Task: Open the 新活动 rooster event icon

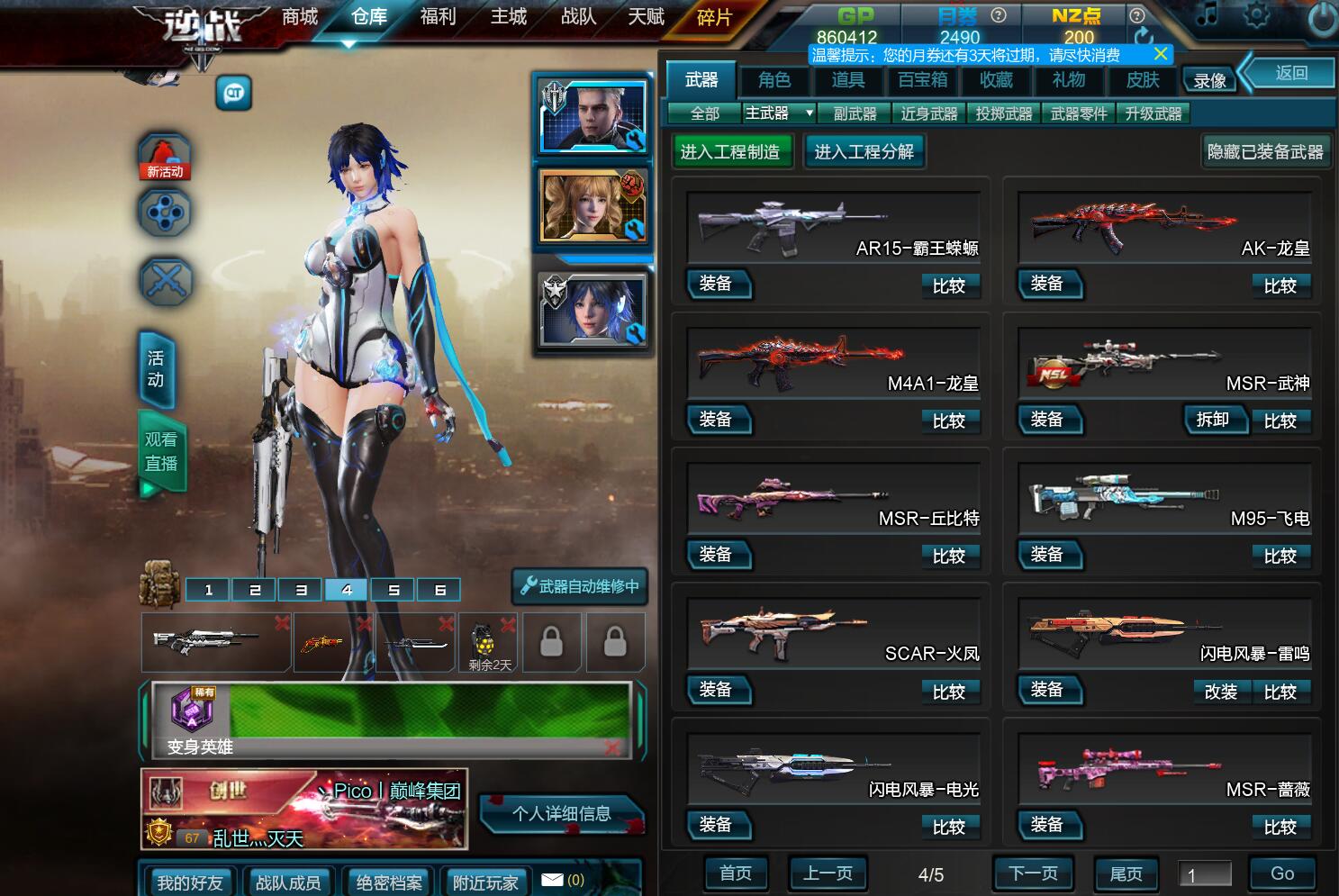Action: coord(165,153)
